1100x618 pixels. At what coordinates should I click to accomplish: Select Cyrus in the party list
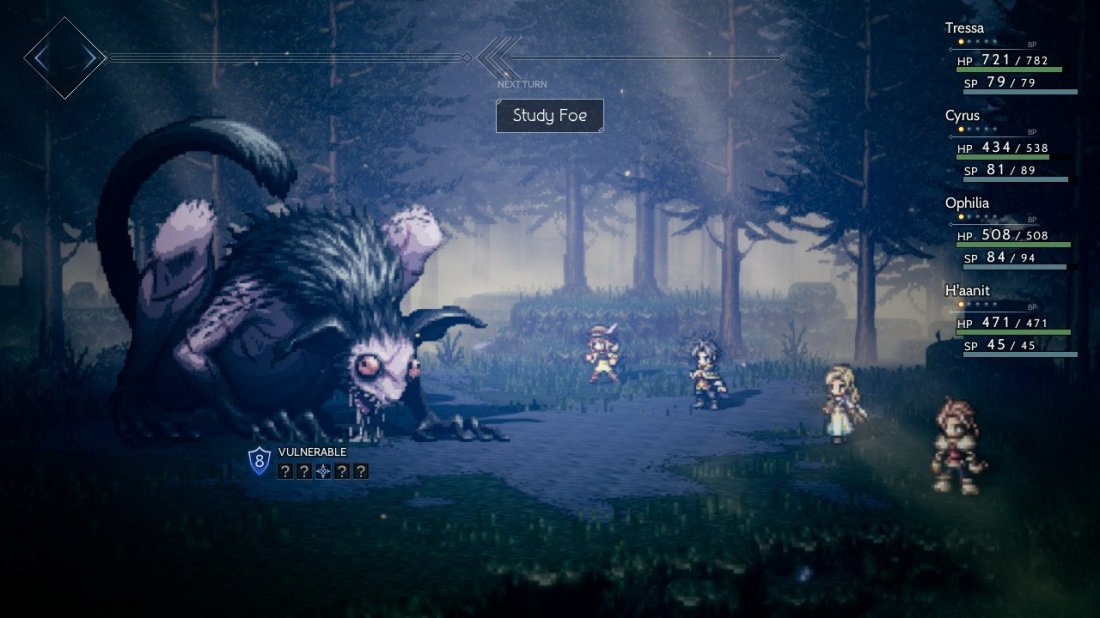tap(962, 115)
